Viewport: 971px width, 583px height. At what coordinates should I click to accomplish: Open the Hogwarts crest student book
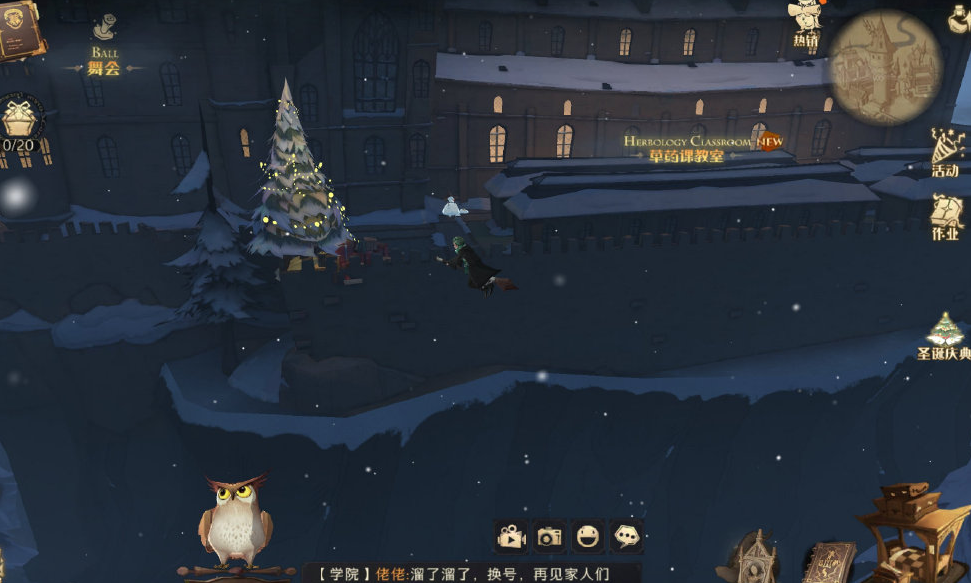point(17,28)
